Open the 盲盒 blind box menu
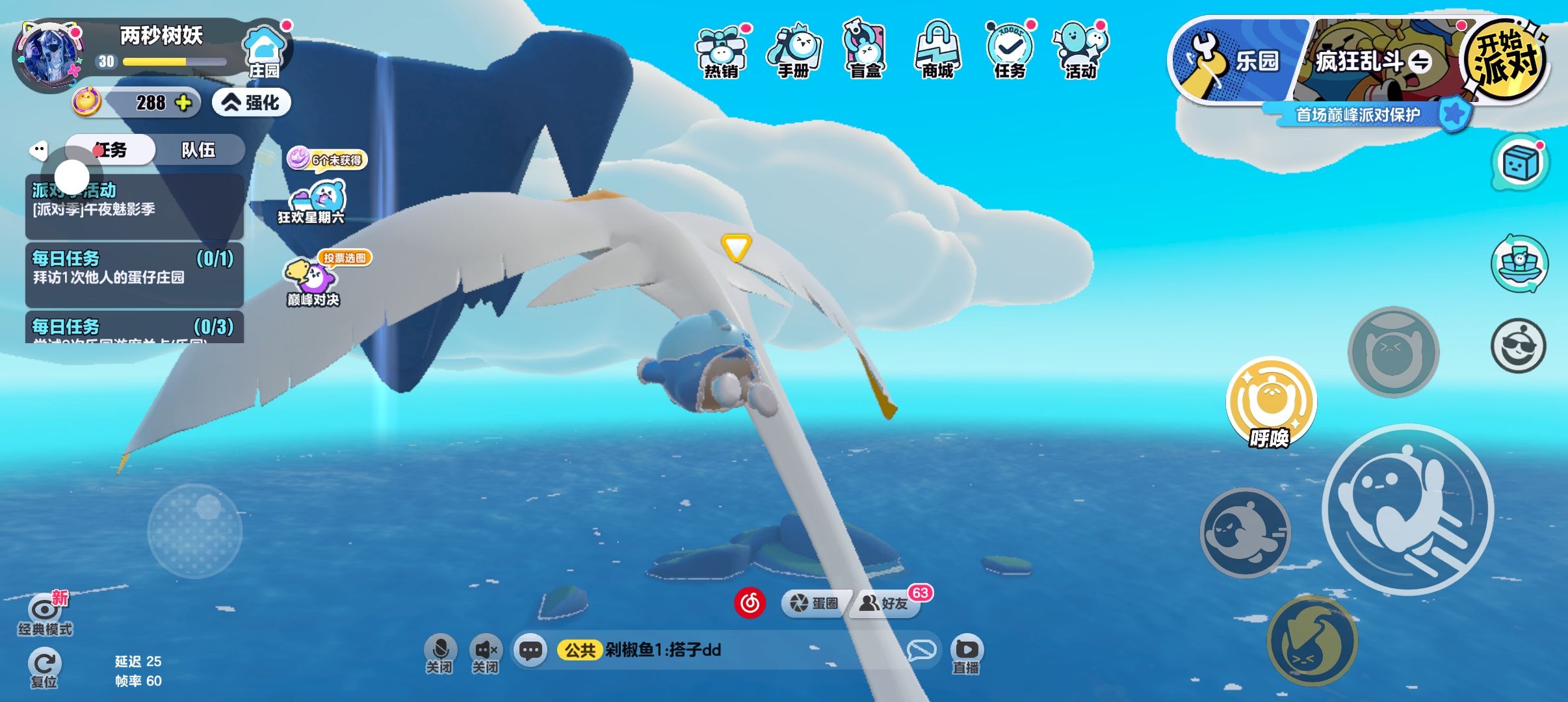The height and width of the screenshot is (702, 1568). tap(865, 52)
